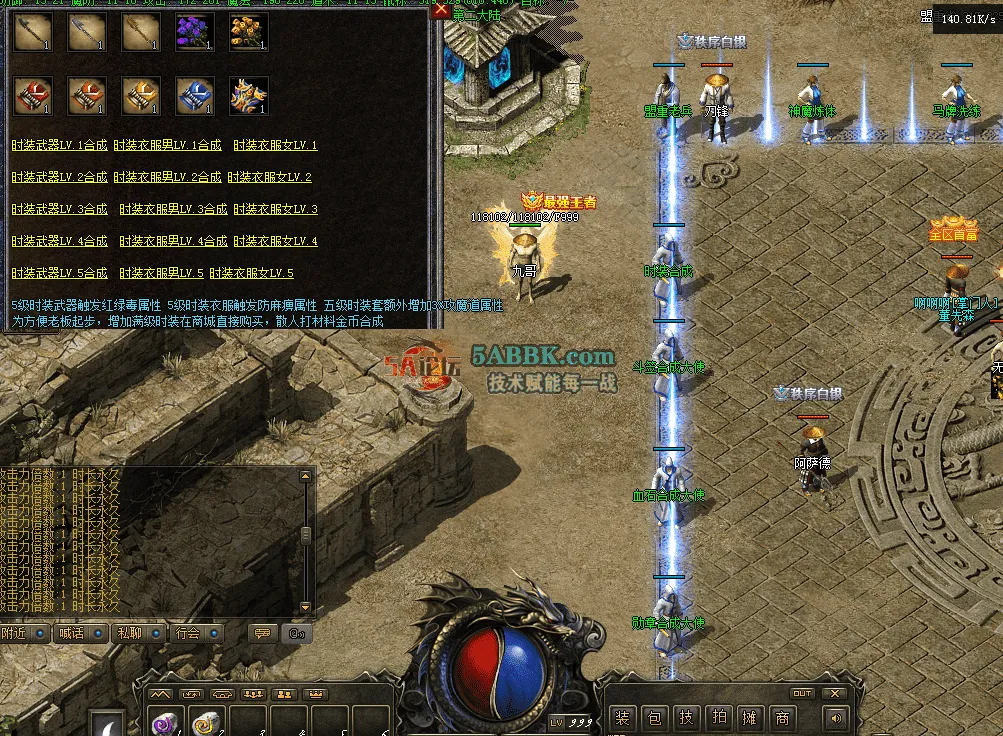Select the orange flower bouquet item
The width and height of the screenshot is (1003, 736).
tap(248, 33)
